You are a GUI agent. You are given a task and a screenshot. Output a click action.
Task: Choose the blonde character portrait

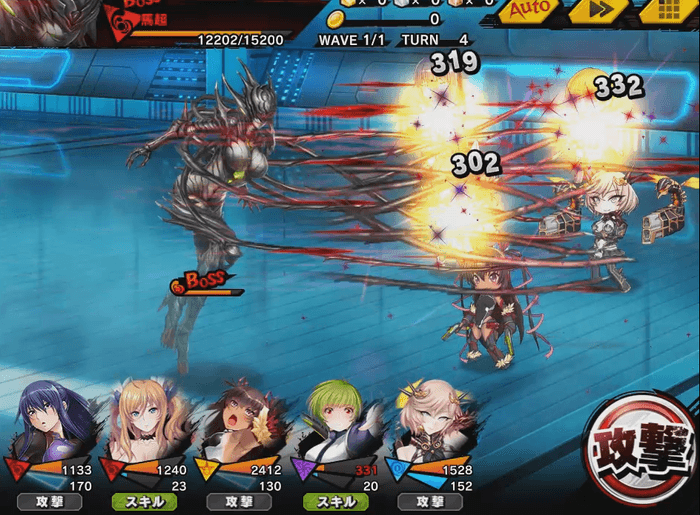[148, 421]
